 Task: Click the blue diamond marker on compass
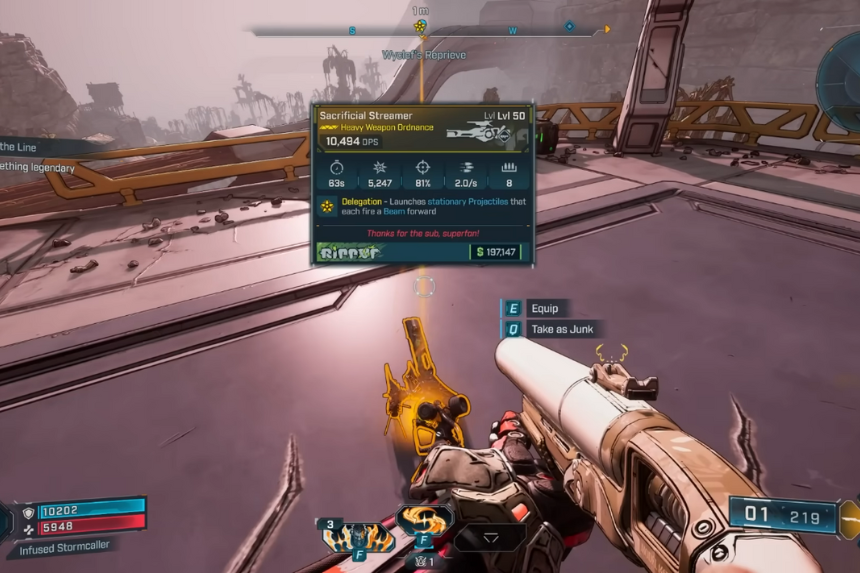pyautogui.click(x=570, y=26)
